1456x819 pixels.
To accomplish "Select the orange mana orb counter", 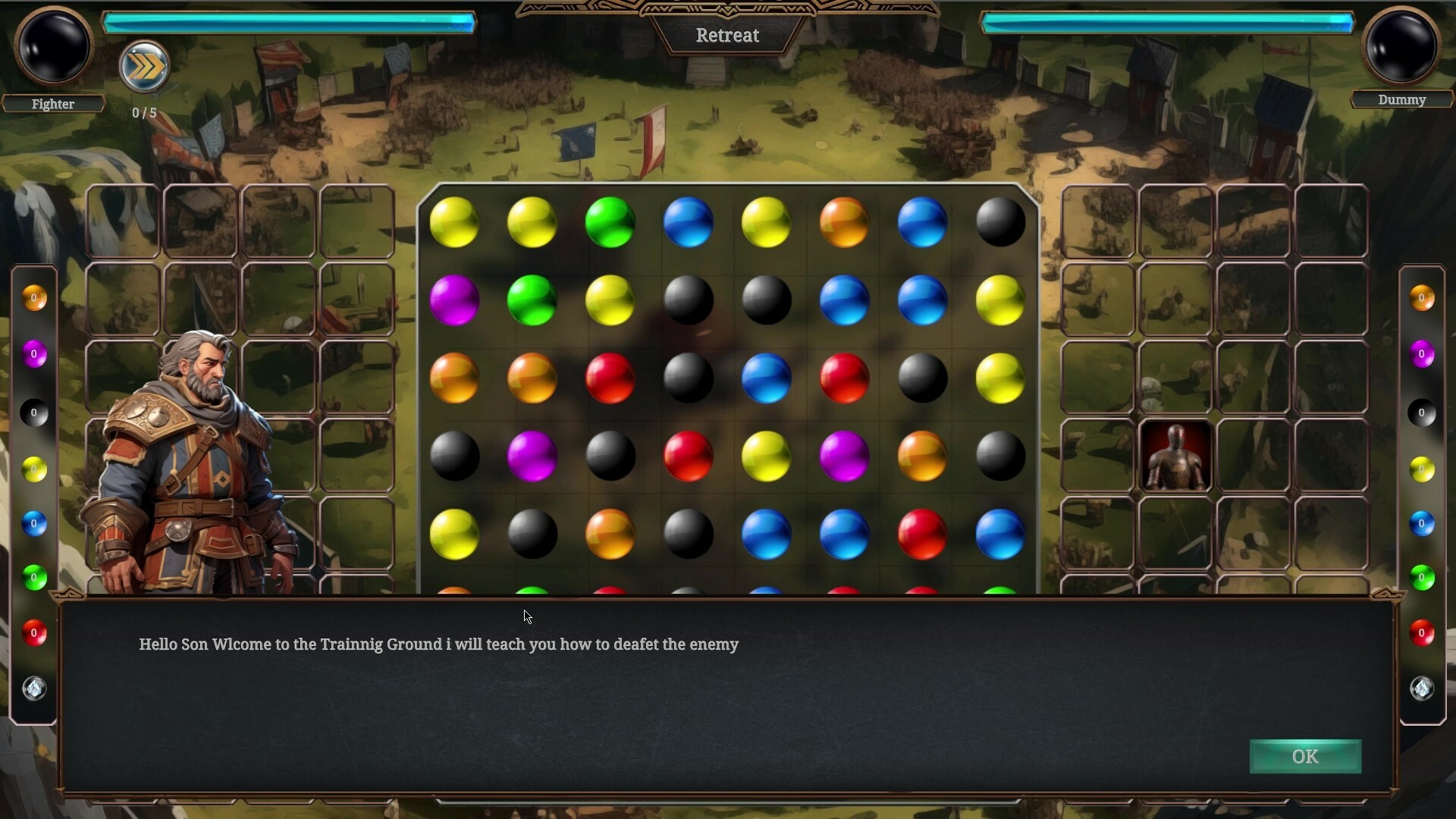I will pos(33,298).
